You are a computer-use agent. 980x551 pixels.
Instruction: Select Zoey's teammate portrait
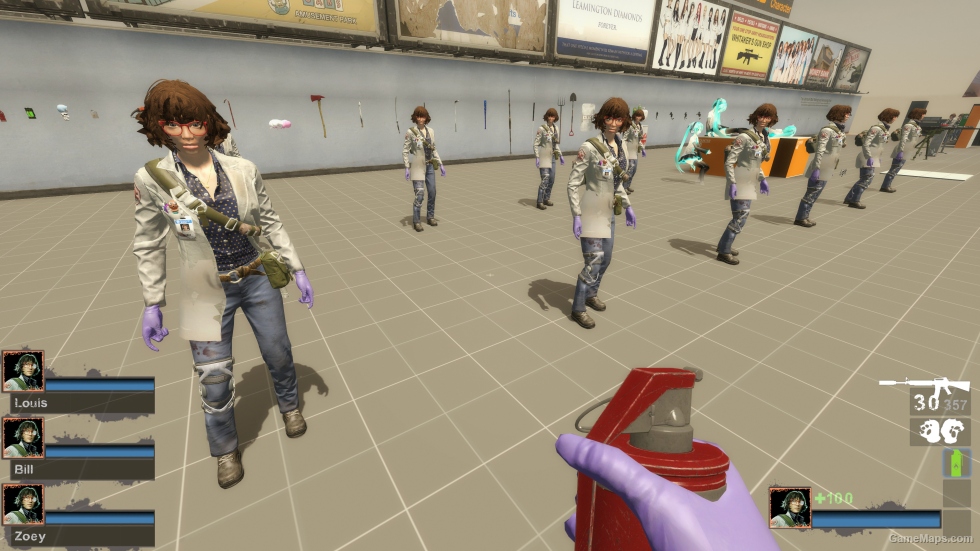(x=23, y=504)
